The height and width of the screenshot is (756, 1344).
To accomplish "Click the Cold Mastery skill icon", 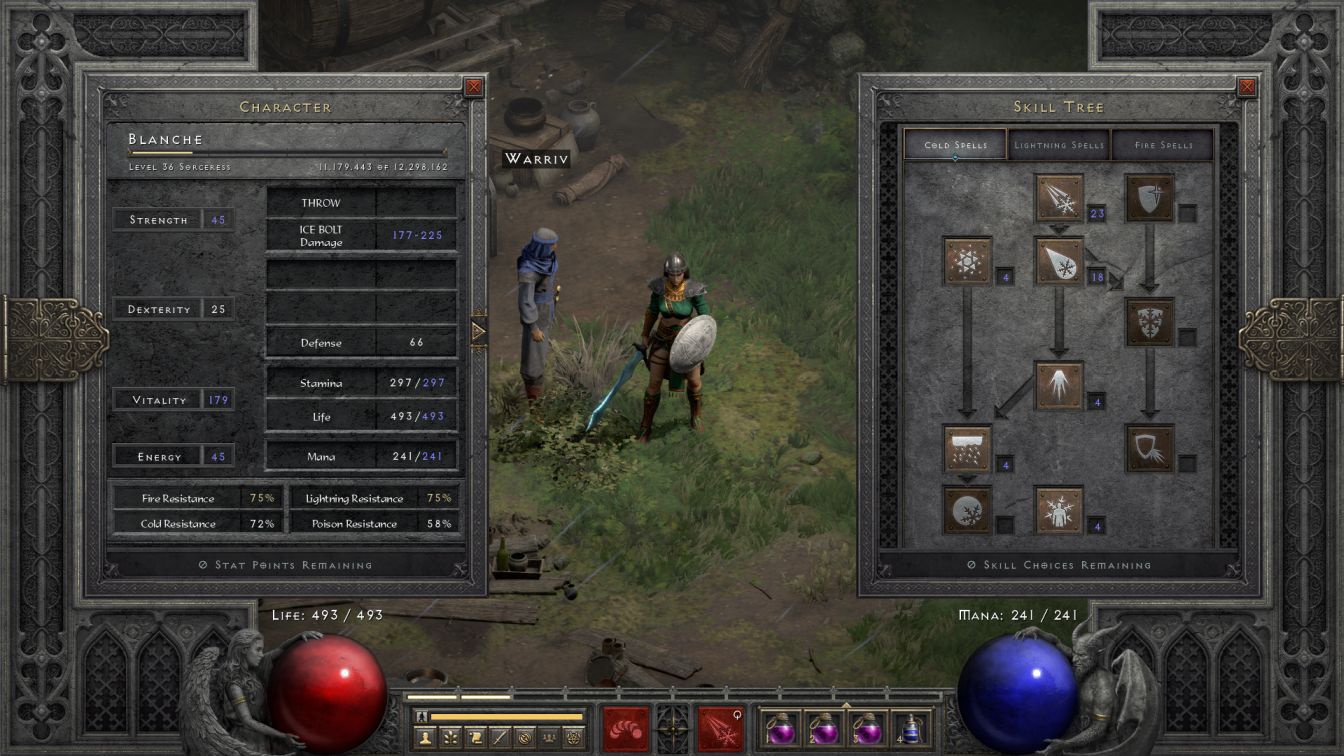I will coord(1059,510).
